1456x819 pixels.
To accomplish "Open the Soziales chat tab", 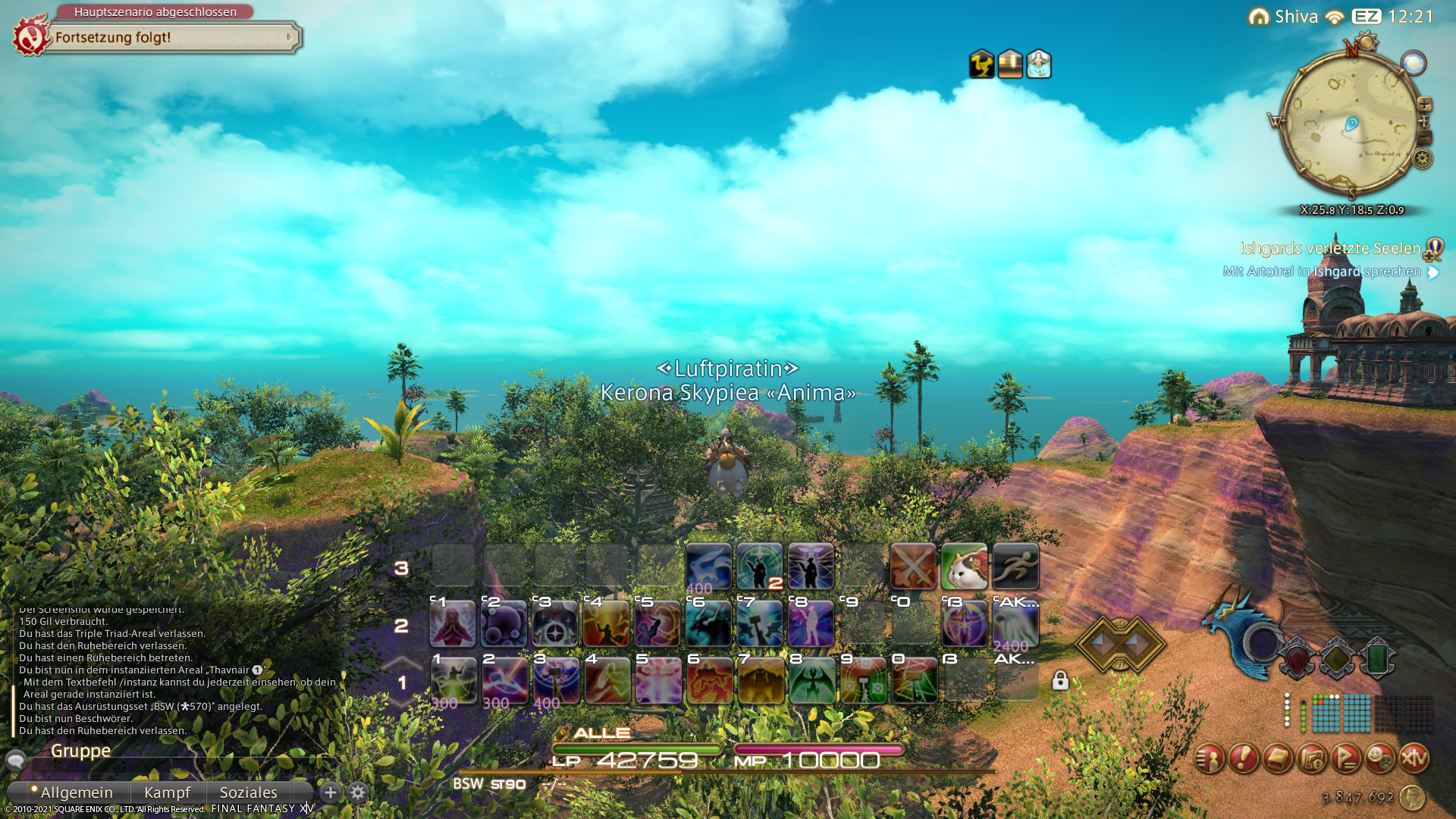I will tap(248, 792).
